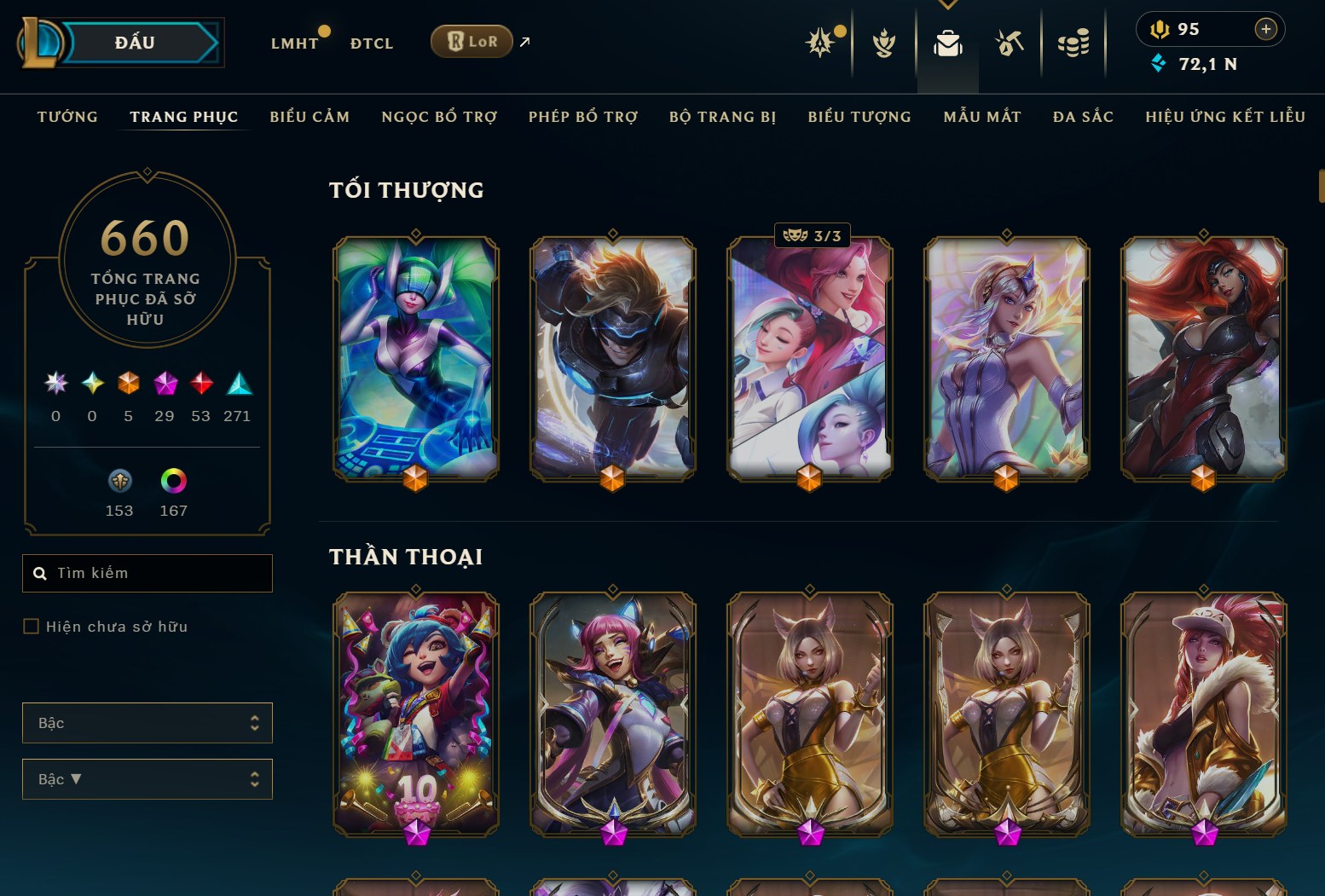Open Legends of Runeterra via the LoR button
Viewport: 1325px width, 896px height.
click(472, 41)
